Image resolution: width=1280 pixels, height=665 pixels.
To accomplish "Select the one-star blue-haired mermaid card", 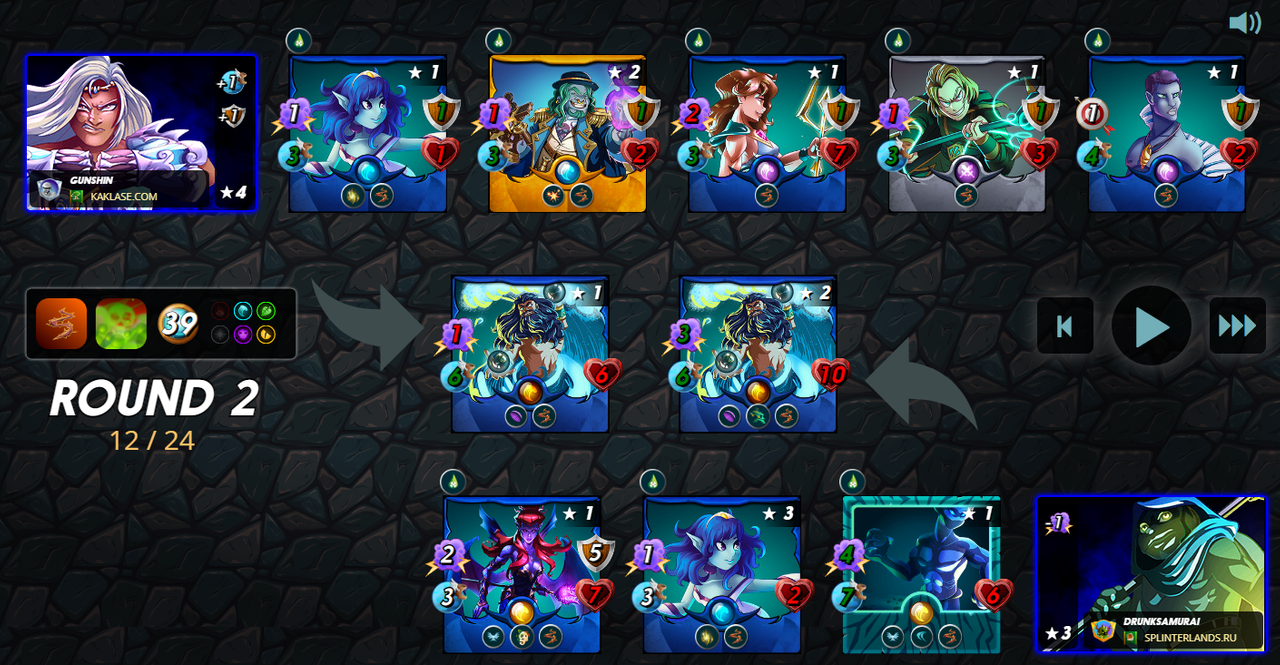I will pos(367,133).
